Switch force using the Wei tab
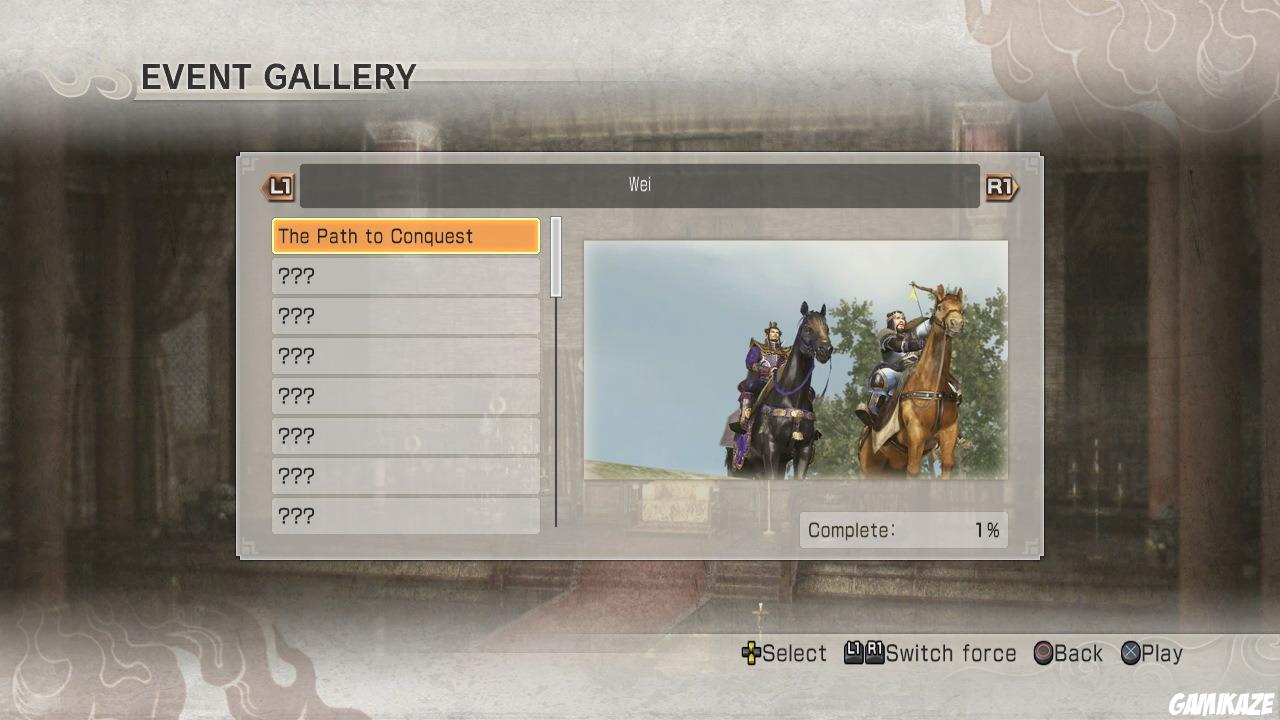This screenshot has width=1280, height=720. point(640,184)
